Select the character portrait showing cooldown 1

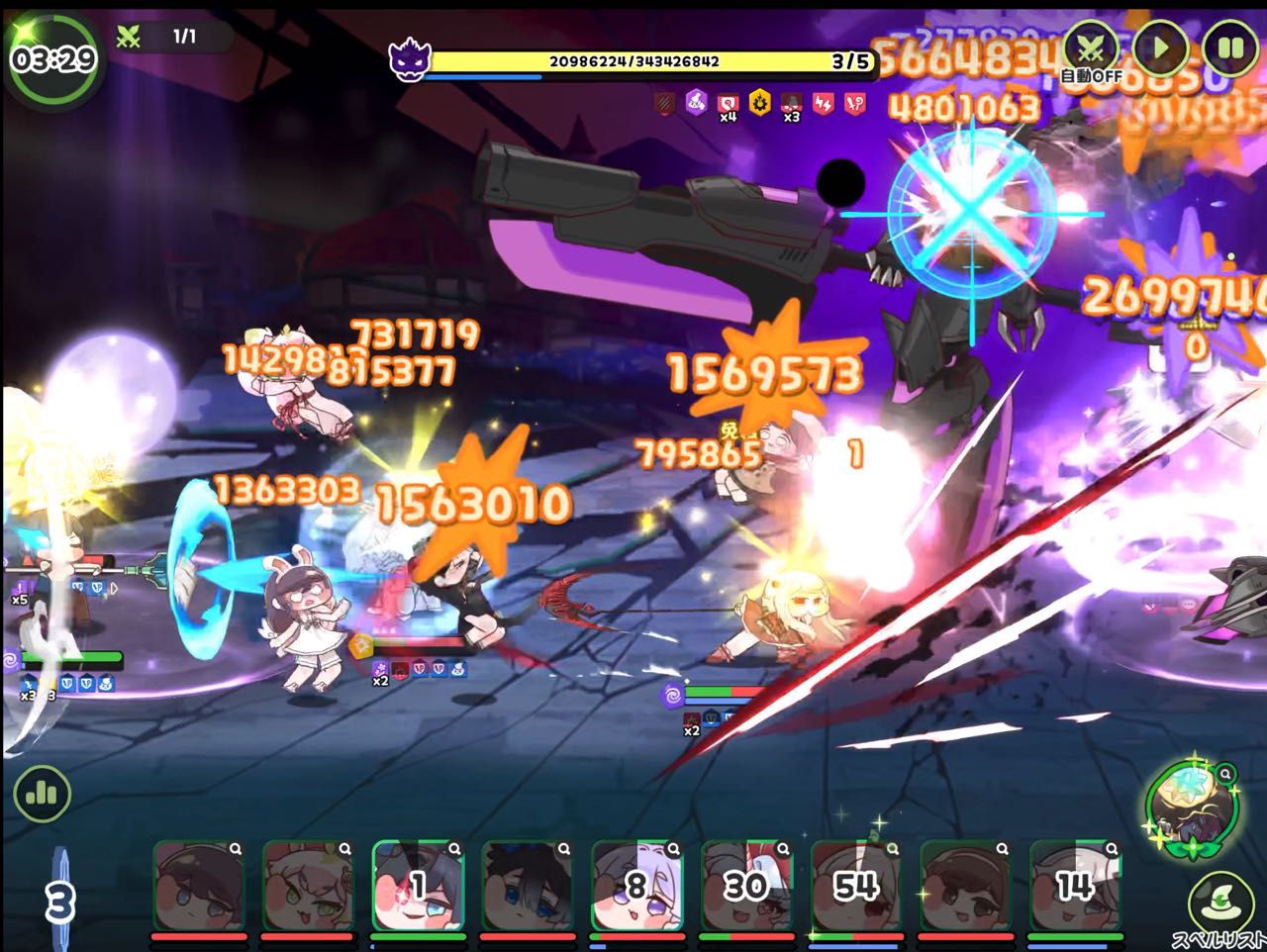(x=418, y=885)
